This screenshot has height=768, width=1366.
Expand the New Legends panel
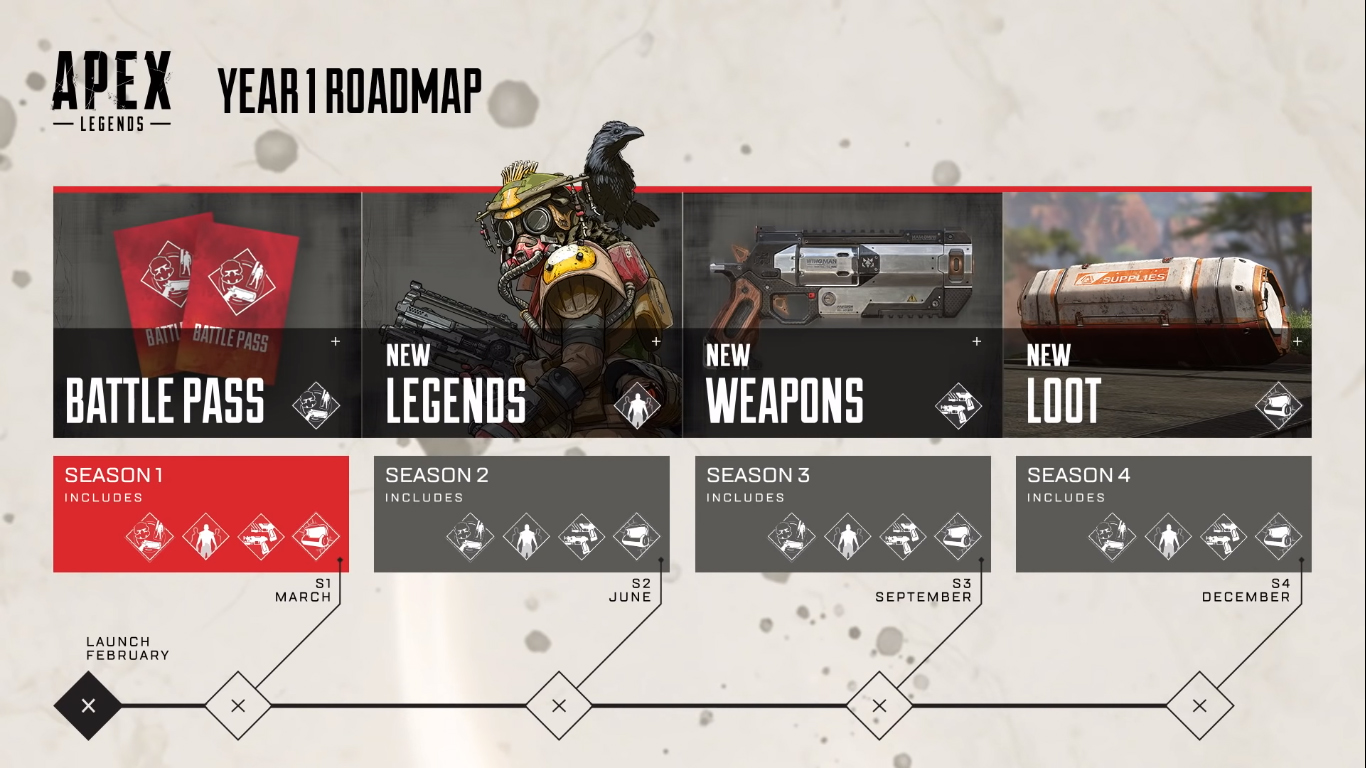point(521,315)
